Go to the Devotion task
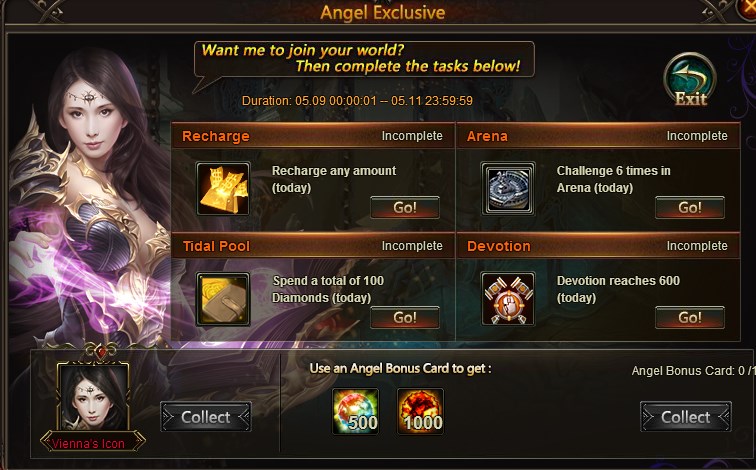Screen dimensions: 756x470 (x=690, y=318)
